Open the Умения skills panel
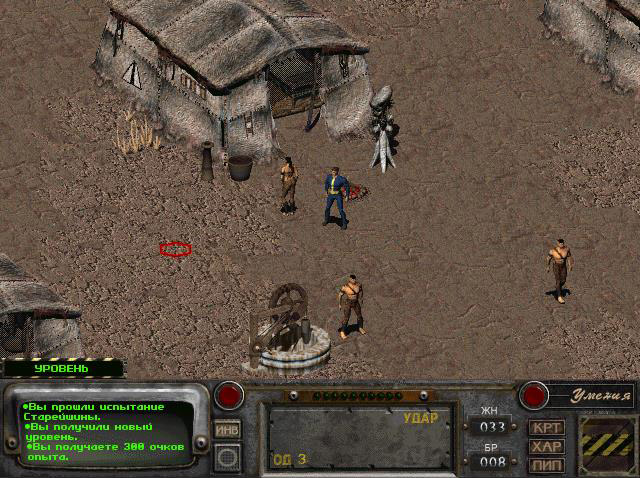The height and width of the screenshot is (478, 640). pyautogui.click(x=590, y=396)
